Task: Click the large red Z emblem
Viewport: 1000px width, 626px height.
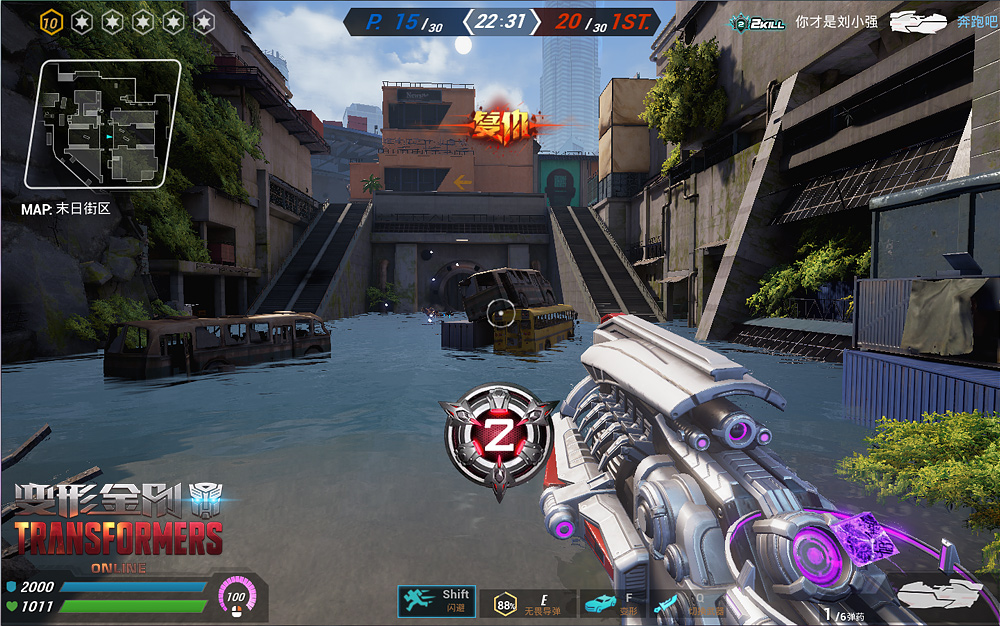Action: click(497, 436)
